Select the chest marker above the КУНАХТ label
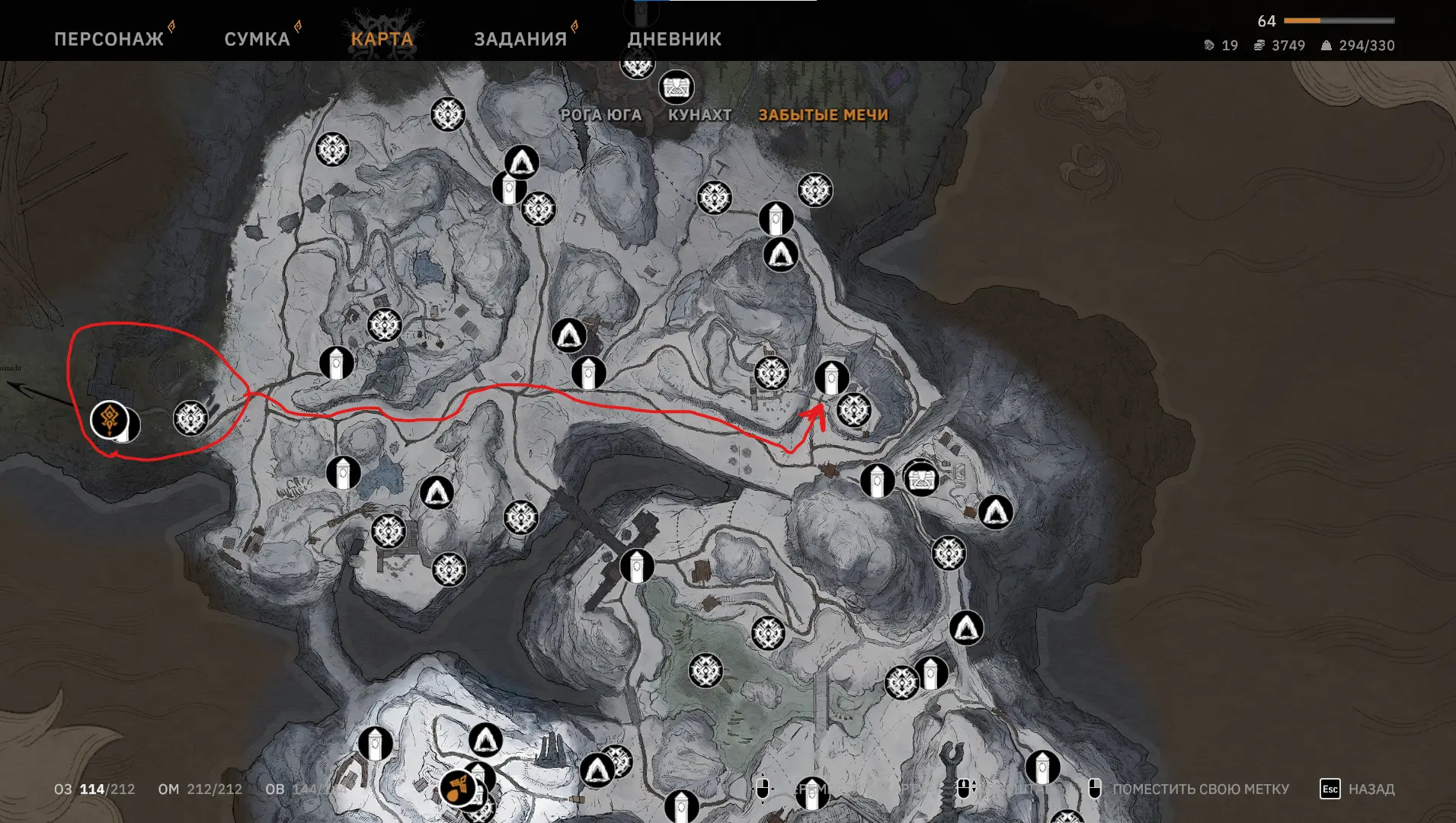1456x823 pixels. point(676,88)
